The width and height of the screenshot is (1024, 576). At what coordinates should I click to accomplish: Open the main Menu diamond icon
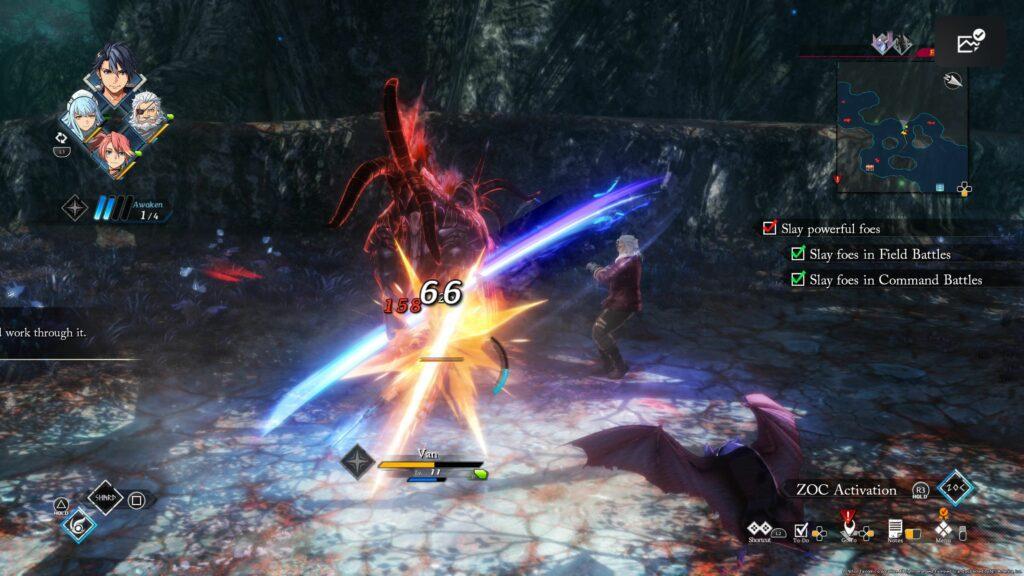942,528
